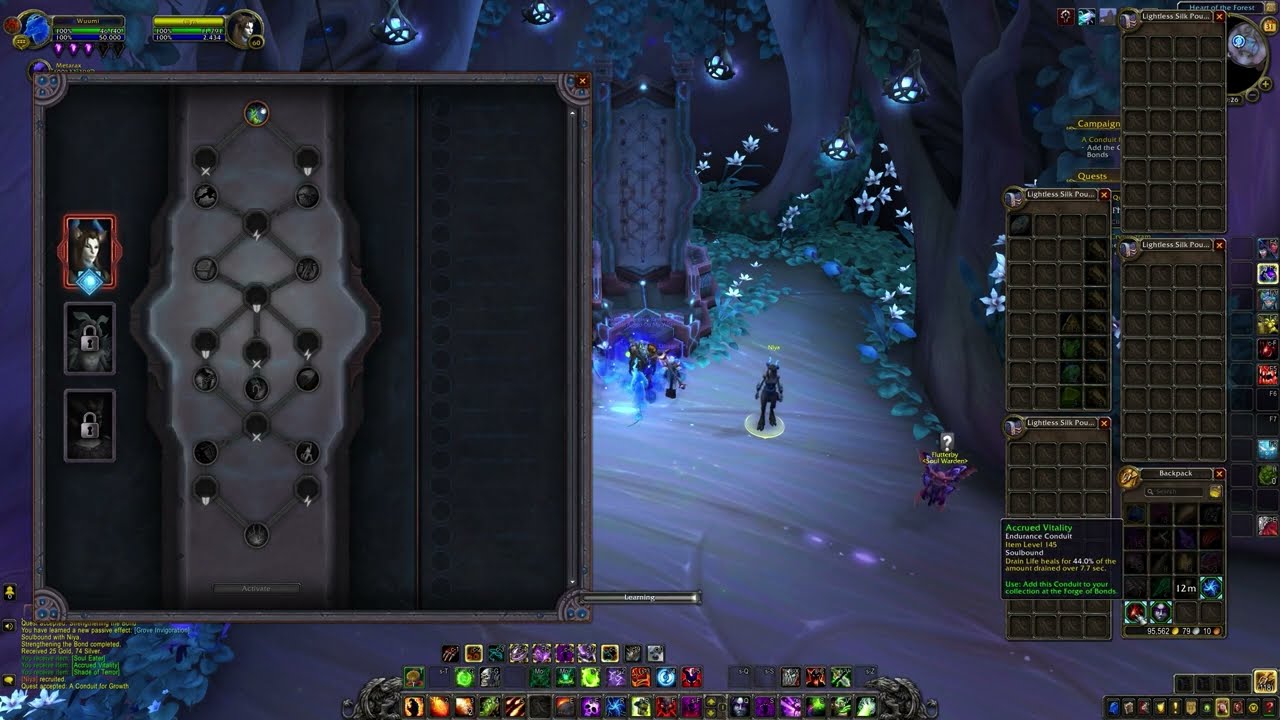The height and width of the screenshot is (720, 1280).
Task: Select the third locked soulbind tab
Action: coord(90,425)
